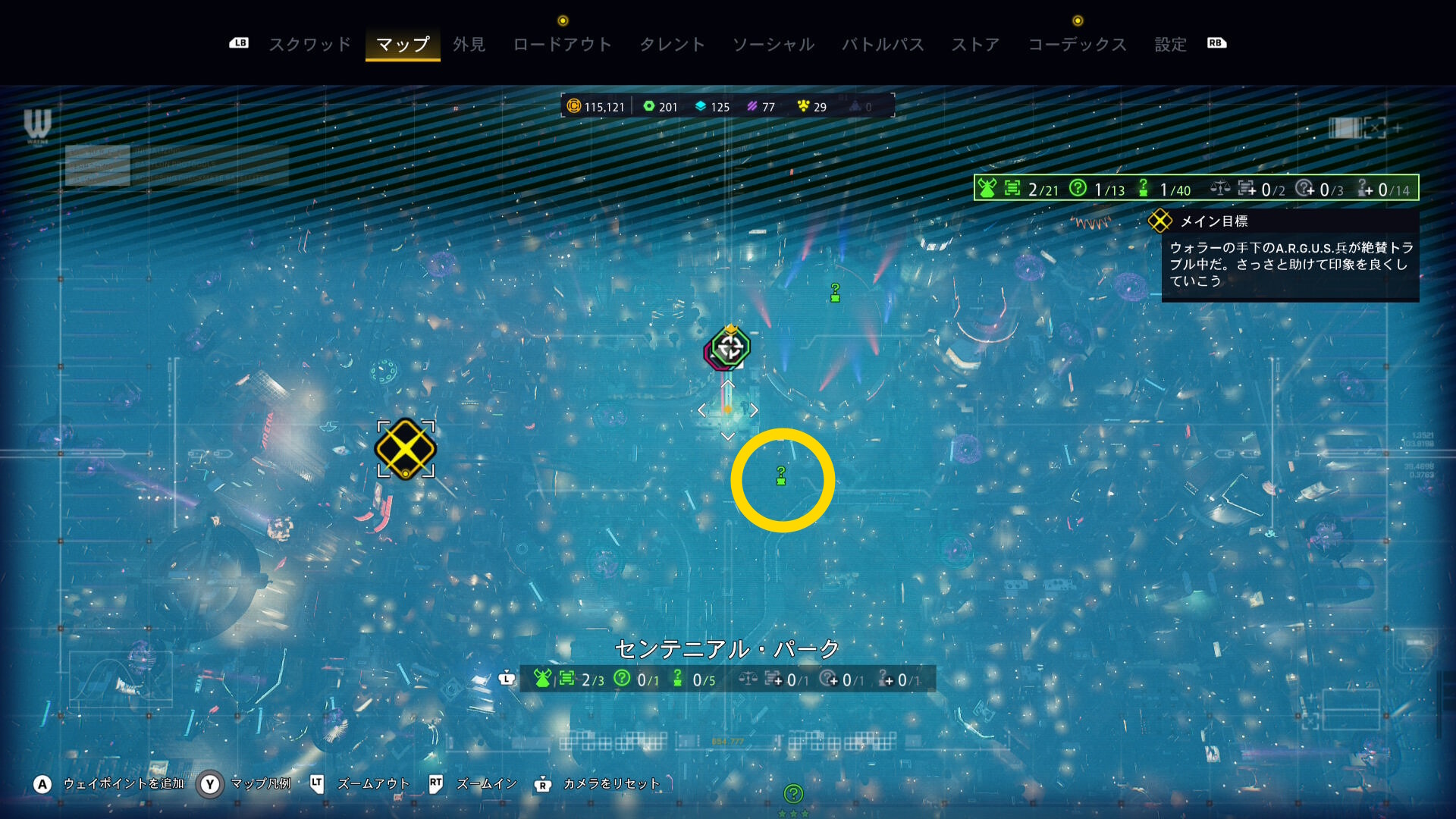Go to the ロードアウト tab
Screen dimensions: 1456x819
pos(562,45)
